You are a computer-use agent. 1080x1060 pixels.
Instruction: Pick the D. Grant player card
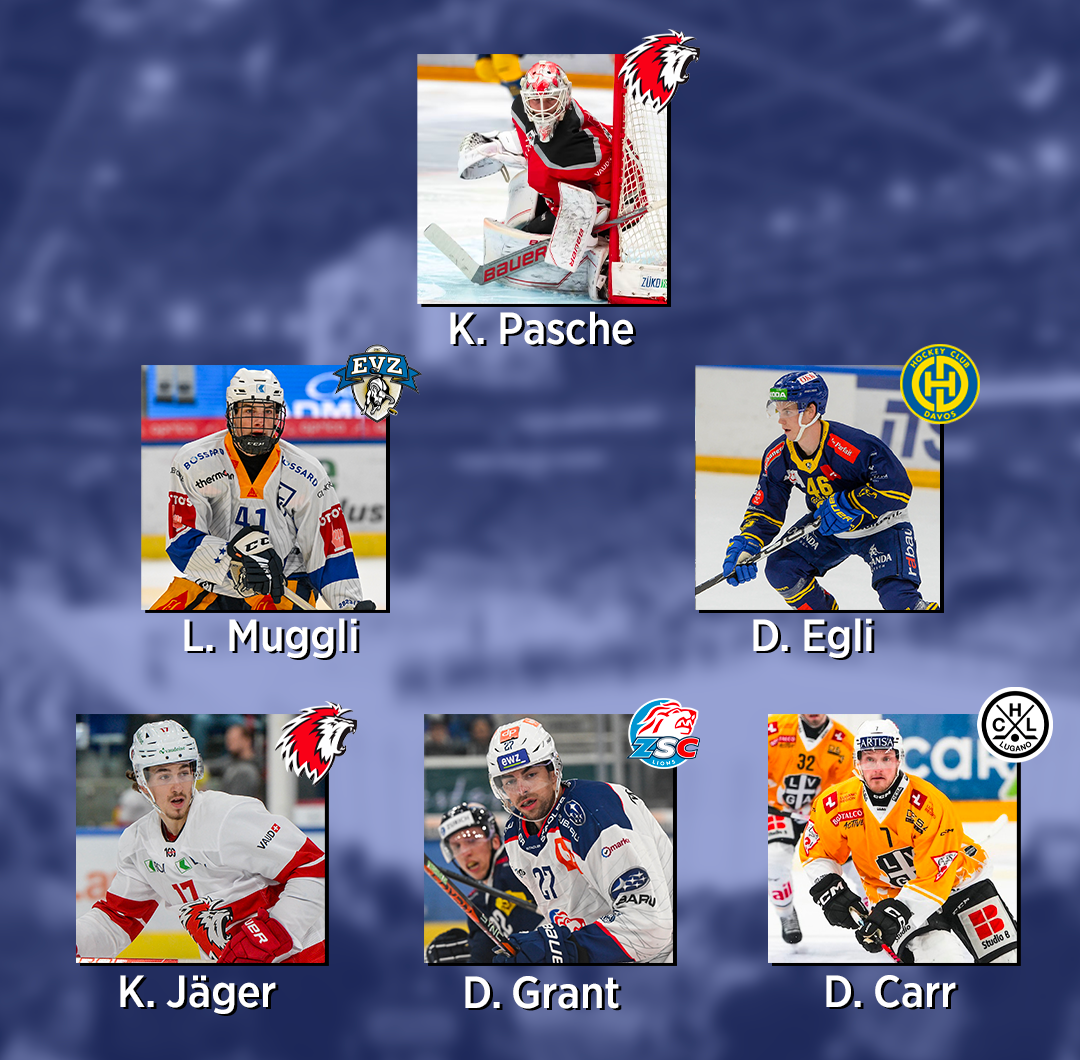[549, 838]
